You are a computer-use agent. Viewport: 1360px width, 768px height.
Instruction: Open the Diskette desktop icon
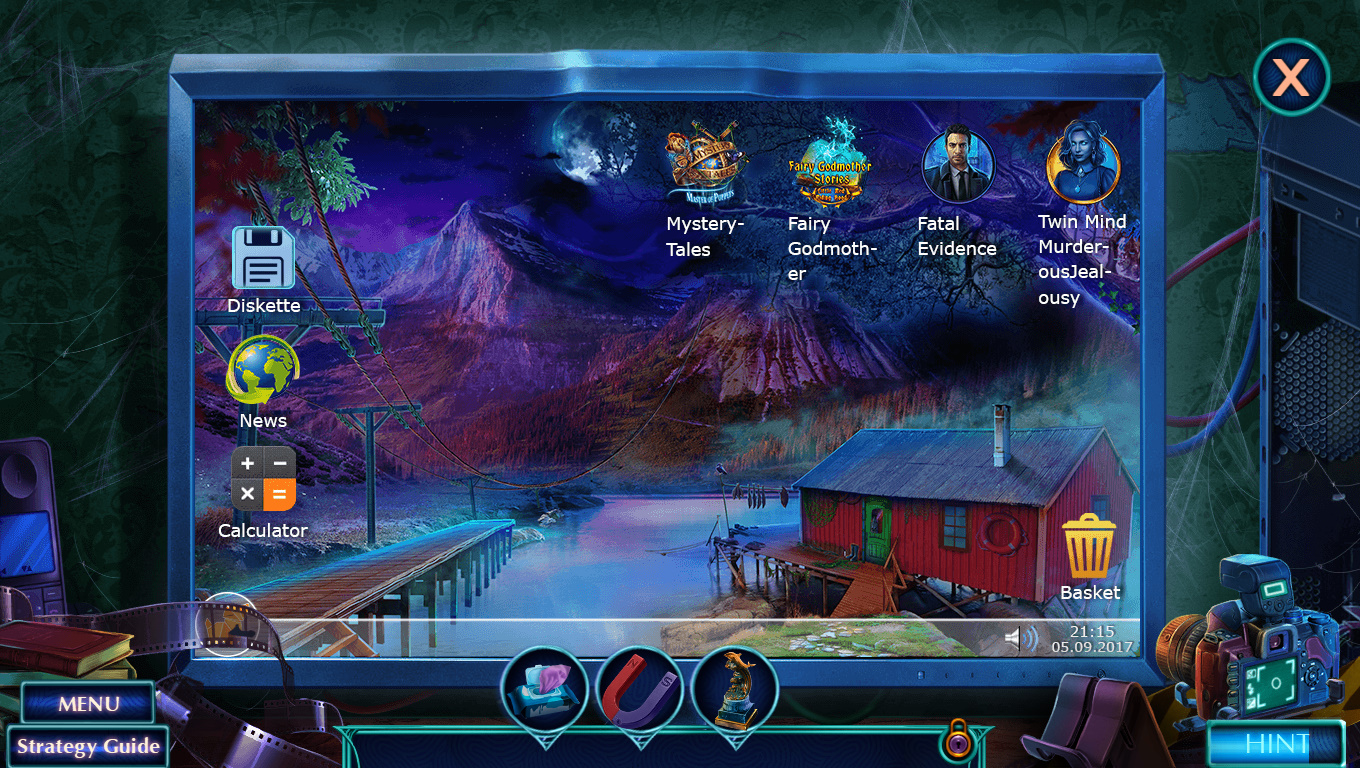263,258
